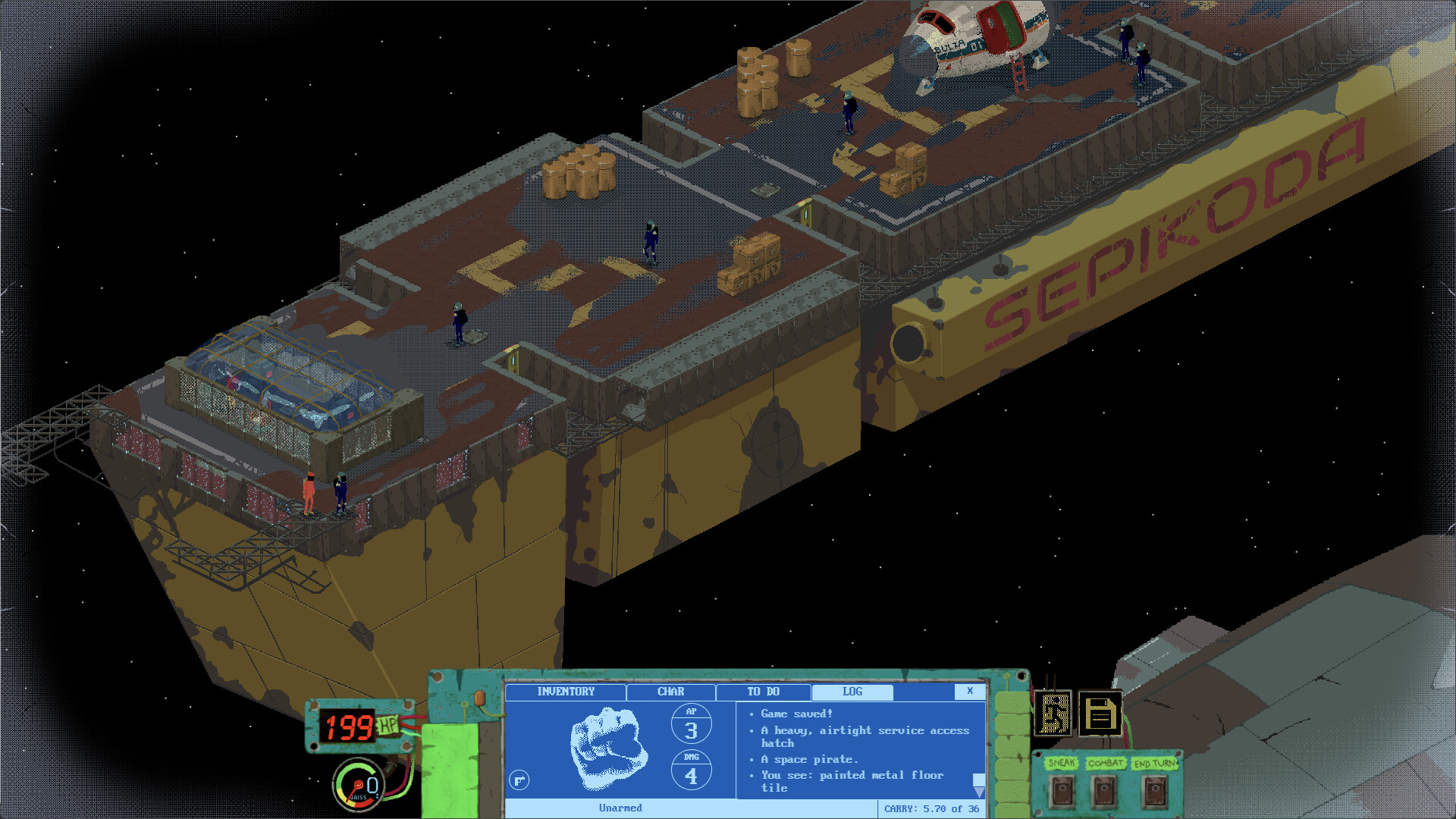Switch to the INVENTORY tab
The image size is (1456, 819).
566,692
